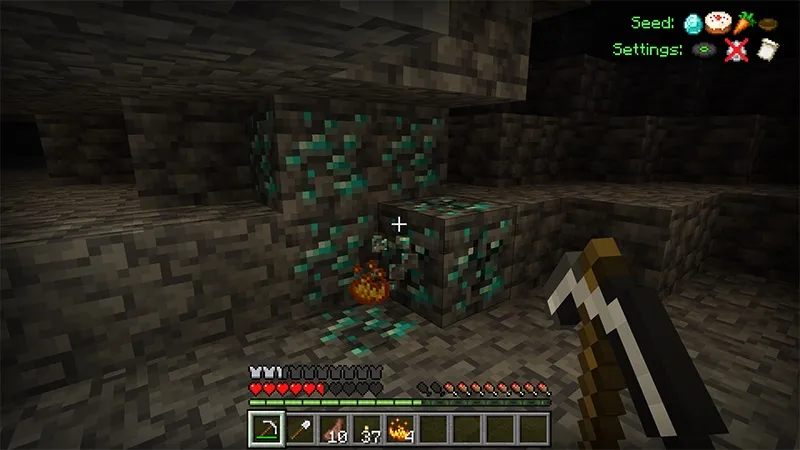Select the pickaxe hotbar slot
Image resolution: width=800 pixels, height=450 pixels.
265,428
